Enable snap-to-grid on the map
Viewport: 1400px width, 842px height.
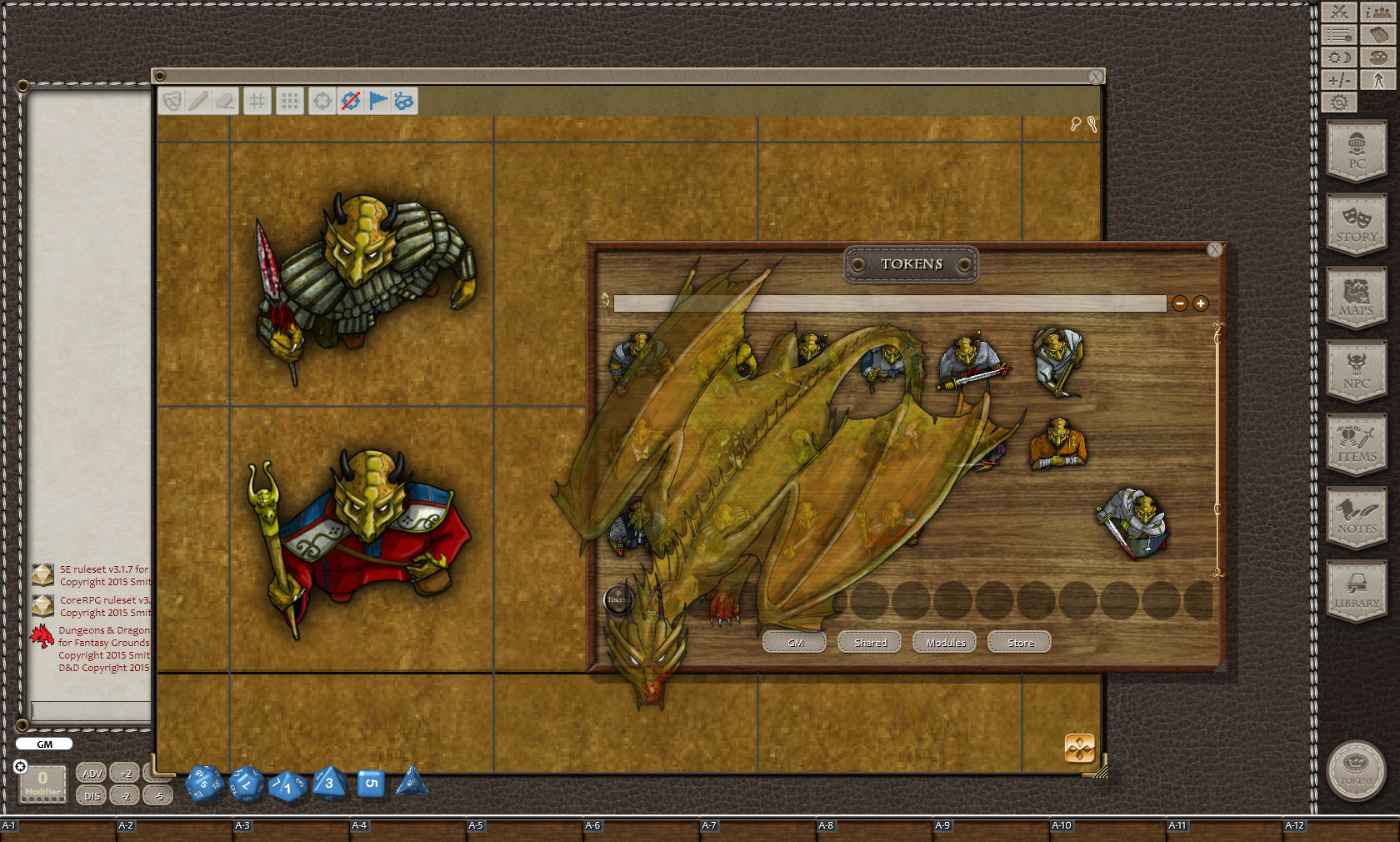(x=289, y=101)
